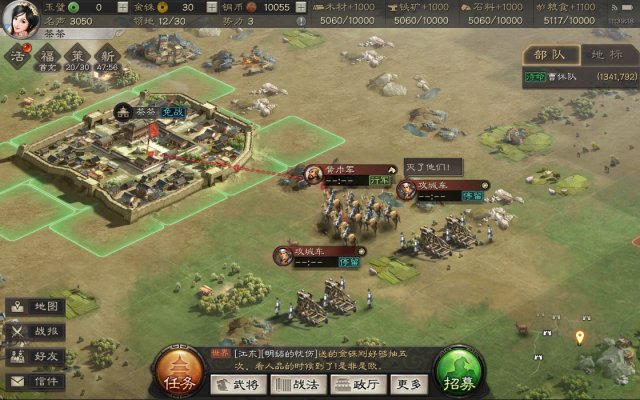Add coins with the 铜币 plus button

(x=301, y=7)
